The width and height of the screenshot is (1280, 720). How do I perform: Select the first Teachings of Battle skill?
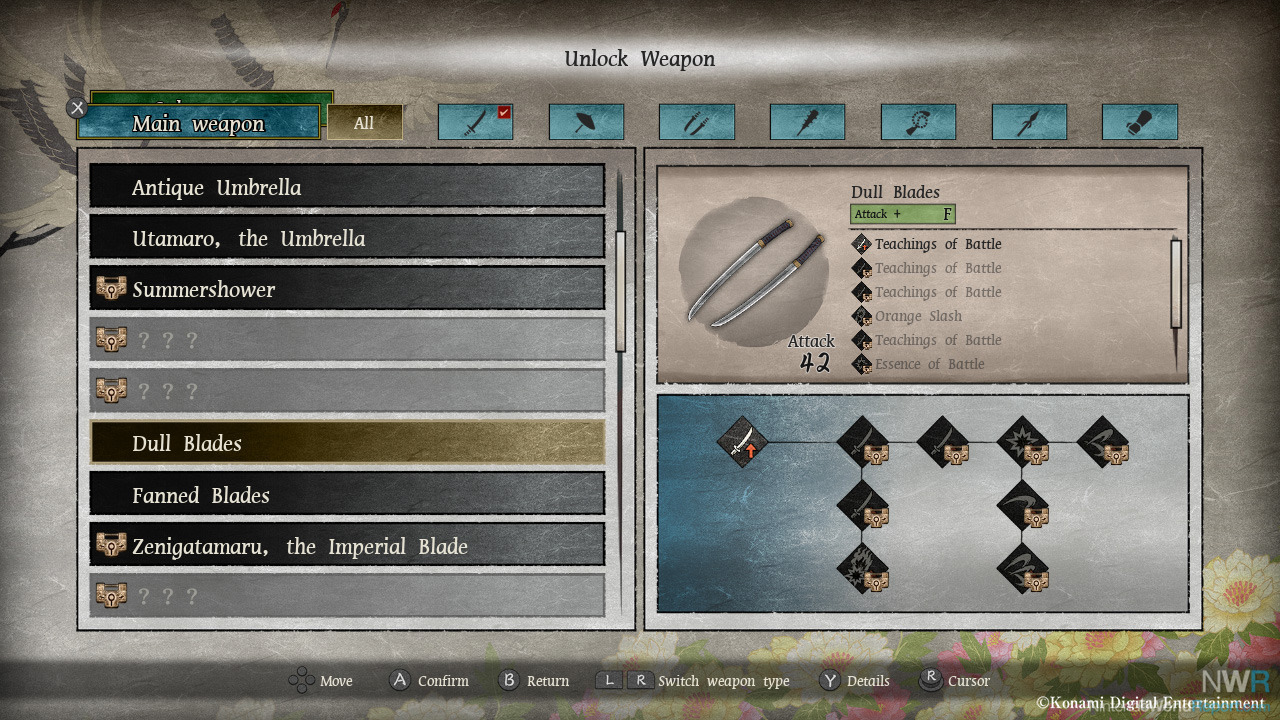pos(937,244)
